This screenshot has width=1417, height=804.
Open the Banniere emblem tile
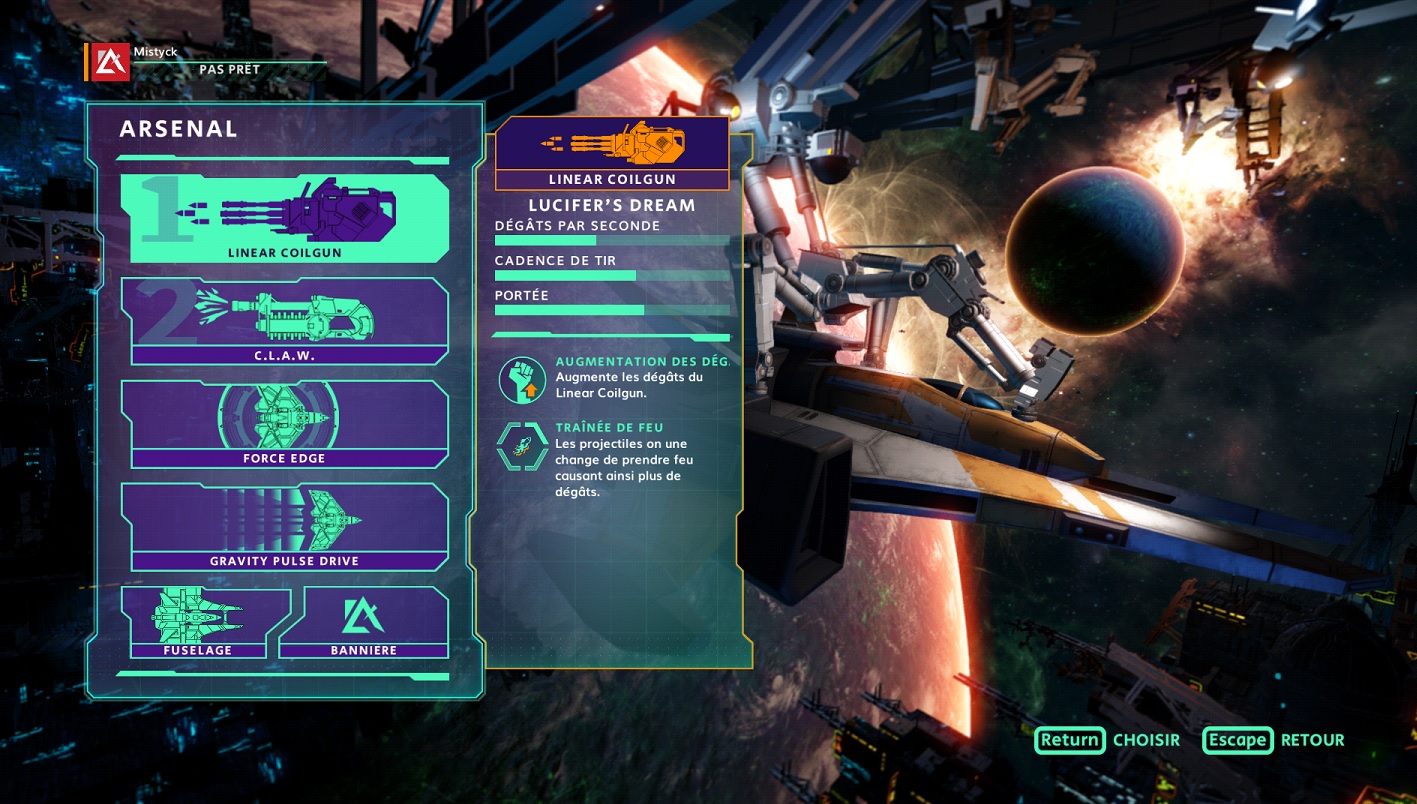[363, 622]
